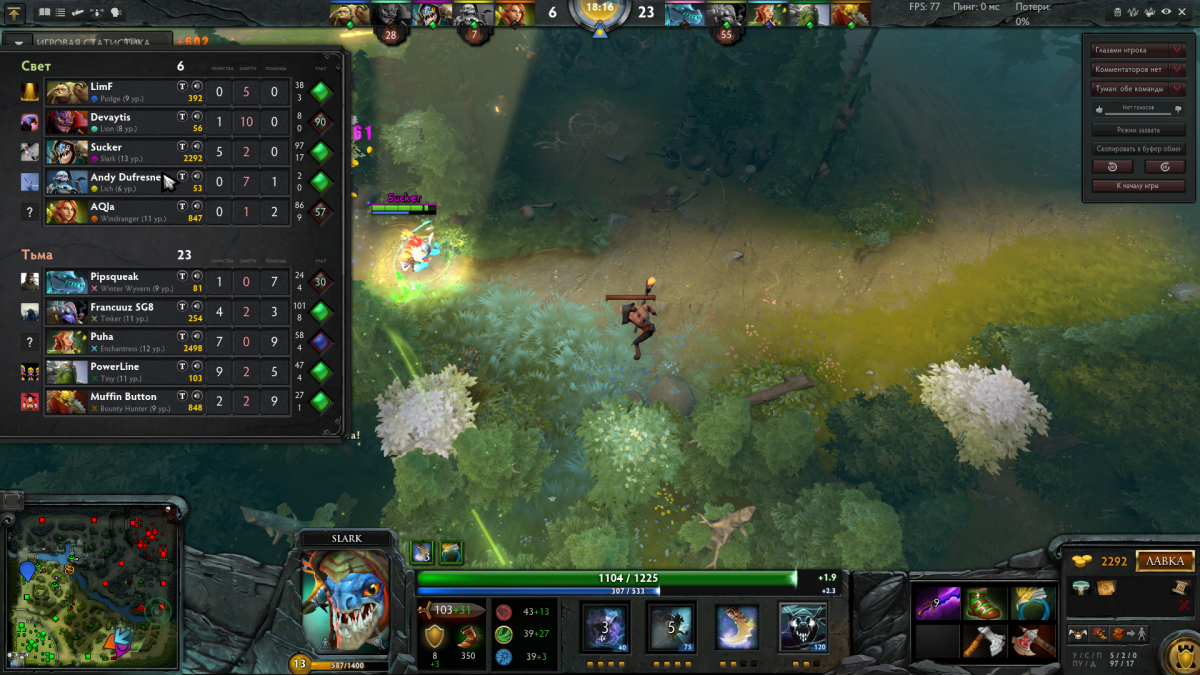1200x675 pixels.
Task: Click the minimap
Action: tap(92, 579)
